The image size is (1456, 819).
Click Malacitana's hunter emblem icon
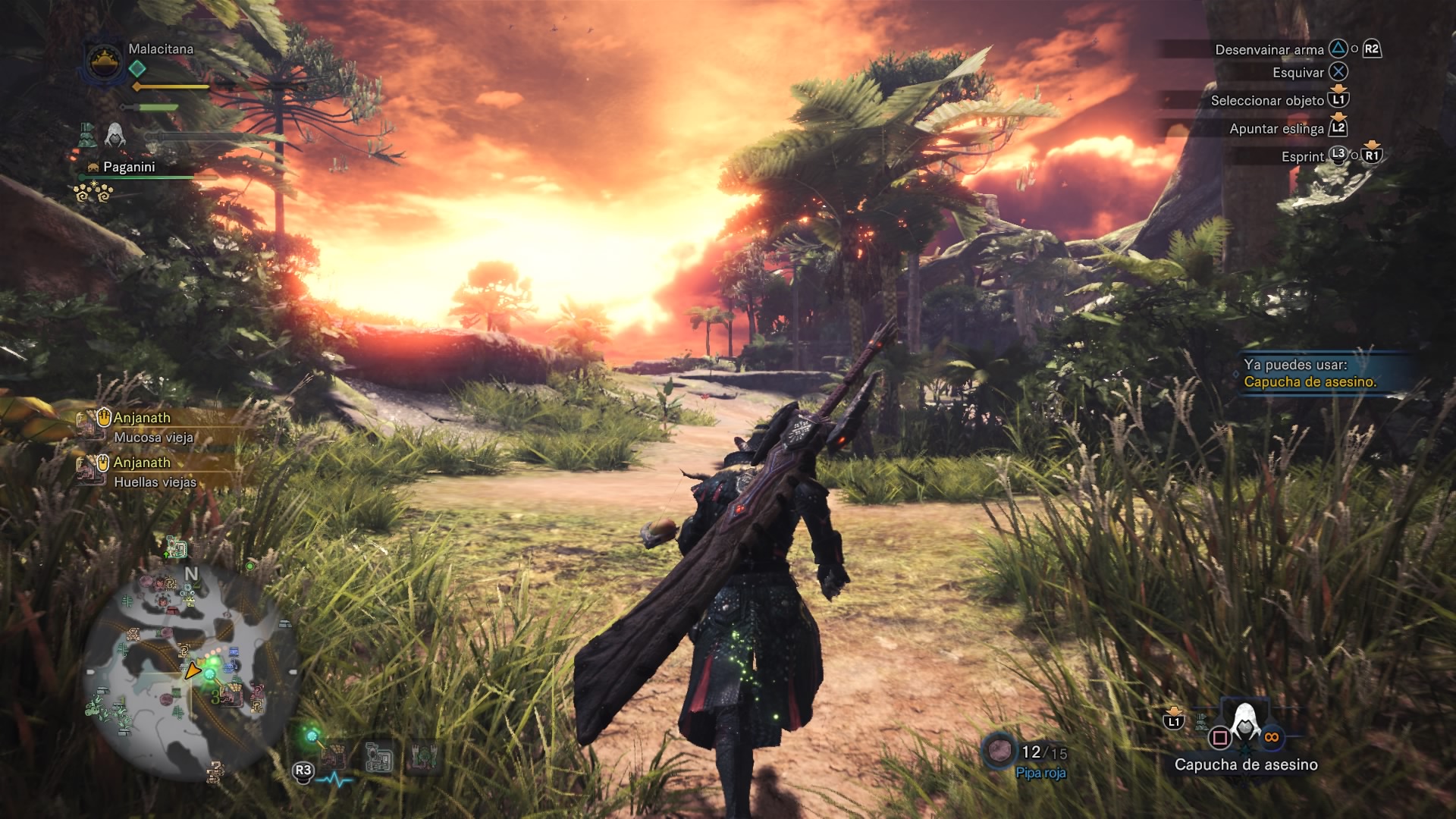point(104,59)
